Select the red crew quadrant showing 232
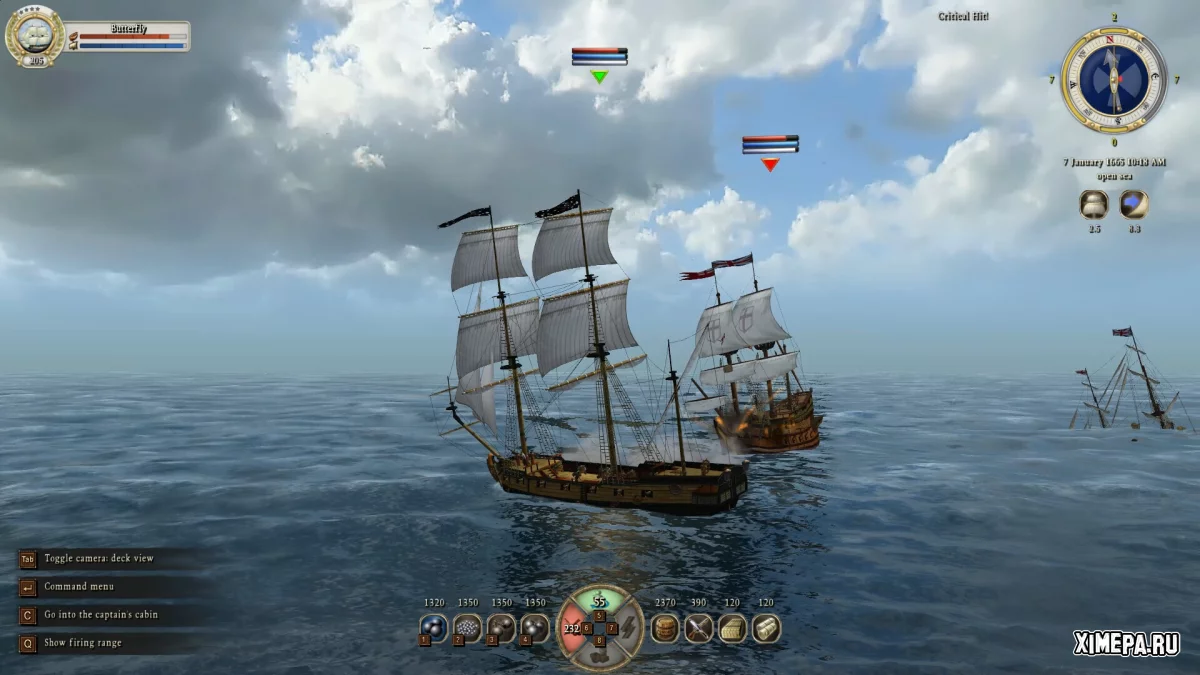 click(x=573, y=628)
